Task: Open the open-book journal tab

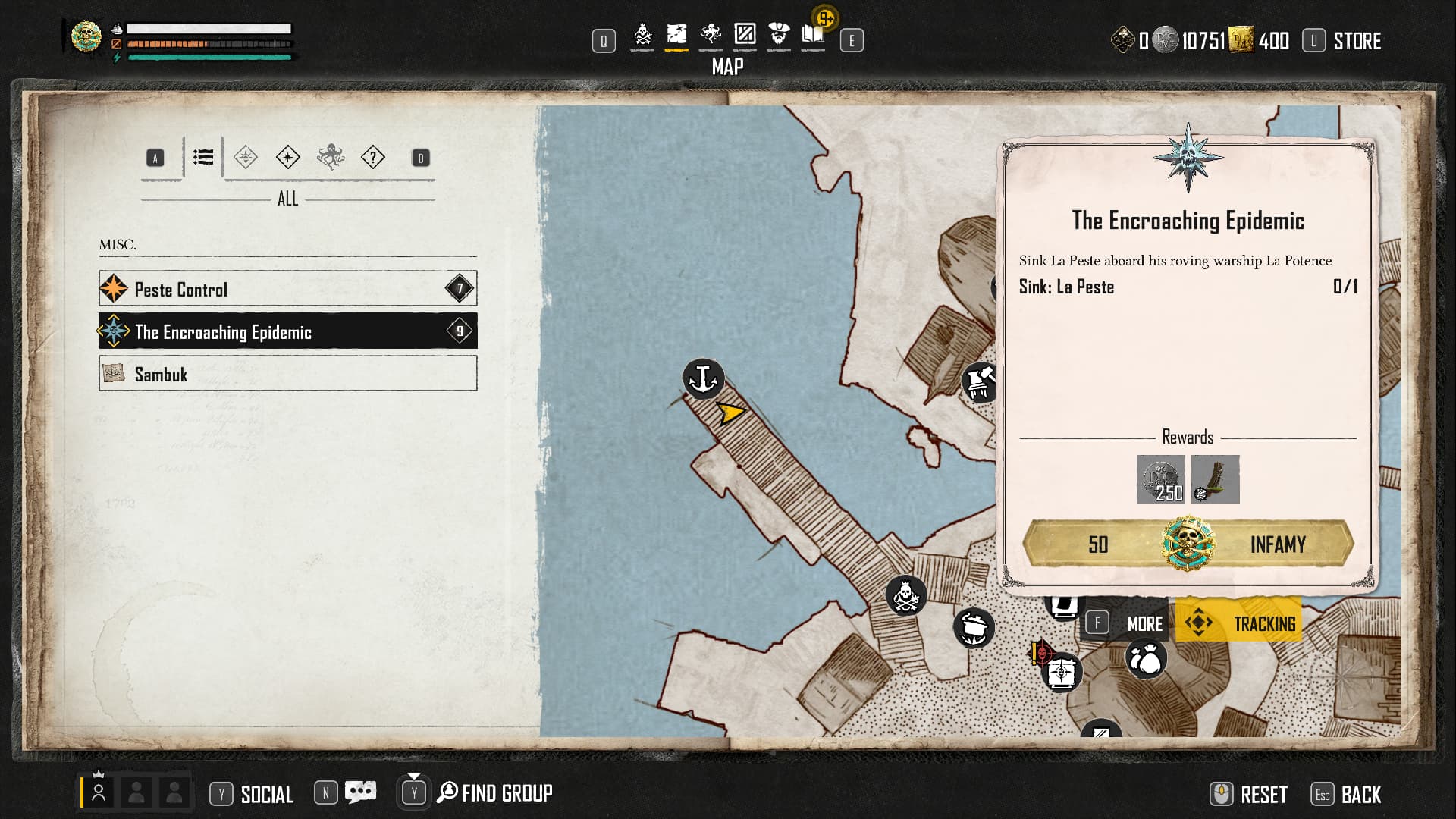Action: coord(813,35)
